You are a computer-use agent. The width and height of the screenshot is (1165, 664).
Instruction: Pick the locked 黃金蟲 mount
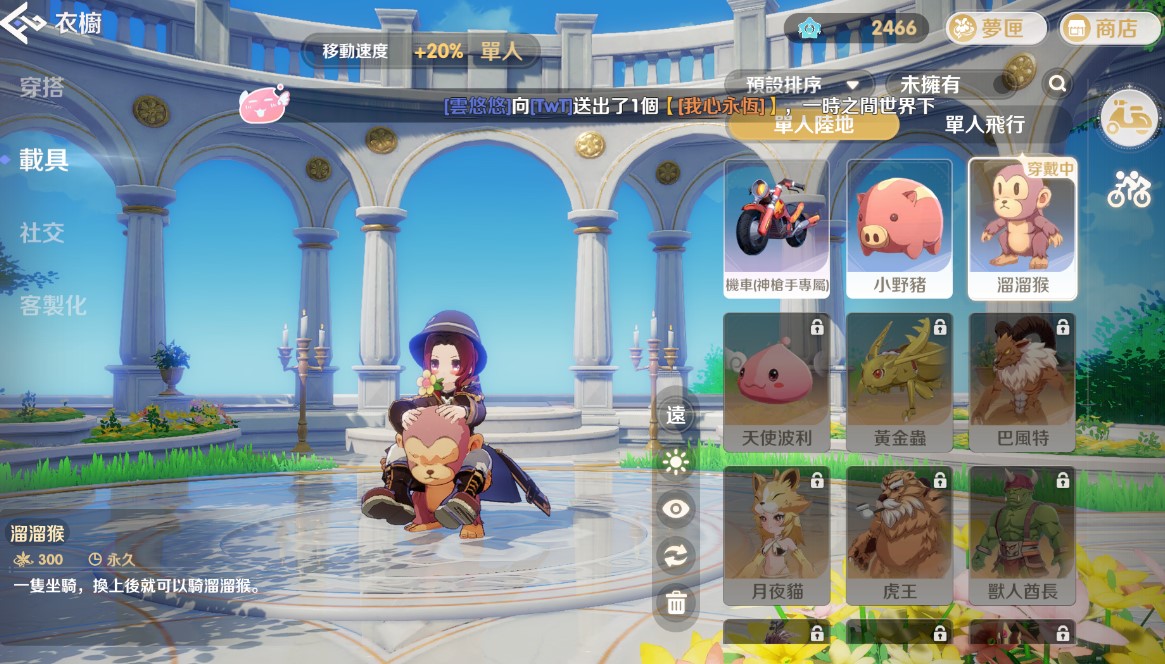click(899, 382)
